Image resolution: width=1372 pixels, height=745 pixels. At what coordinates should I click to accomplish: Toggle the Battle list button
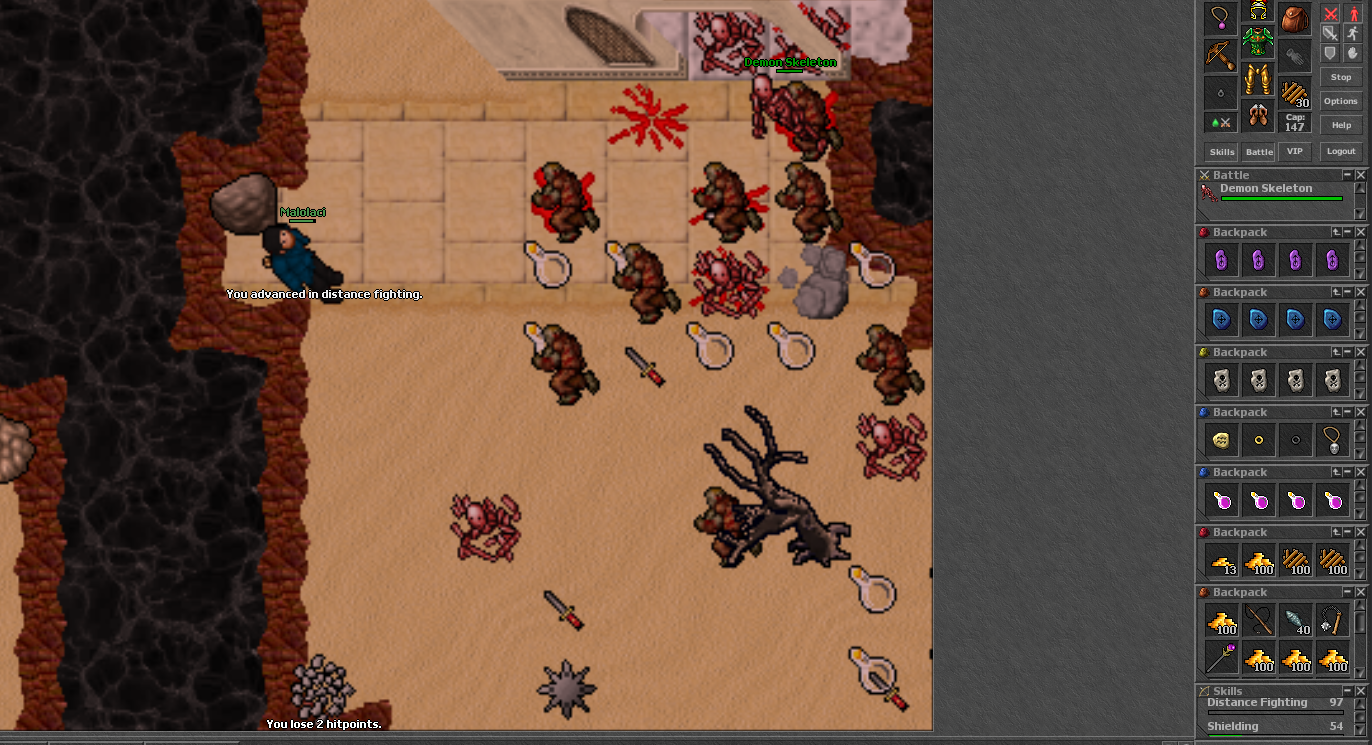tap(1258, 152)
